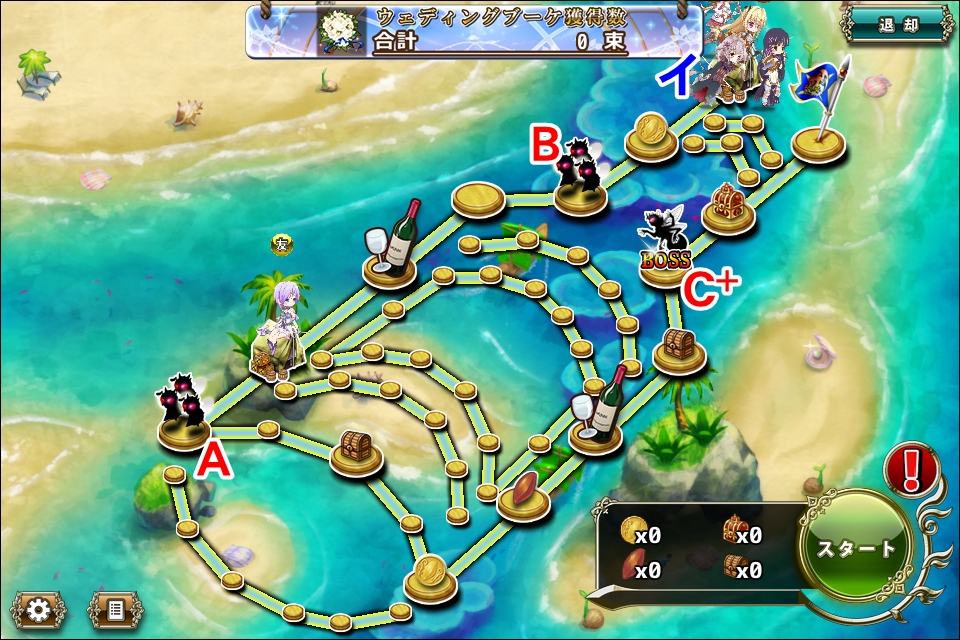This screenshot has width=960, height=640.
Task: Click the red exclamation alert icon
Action: (x=911, y=468)
